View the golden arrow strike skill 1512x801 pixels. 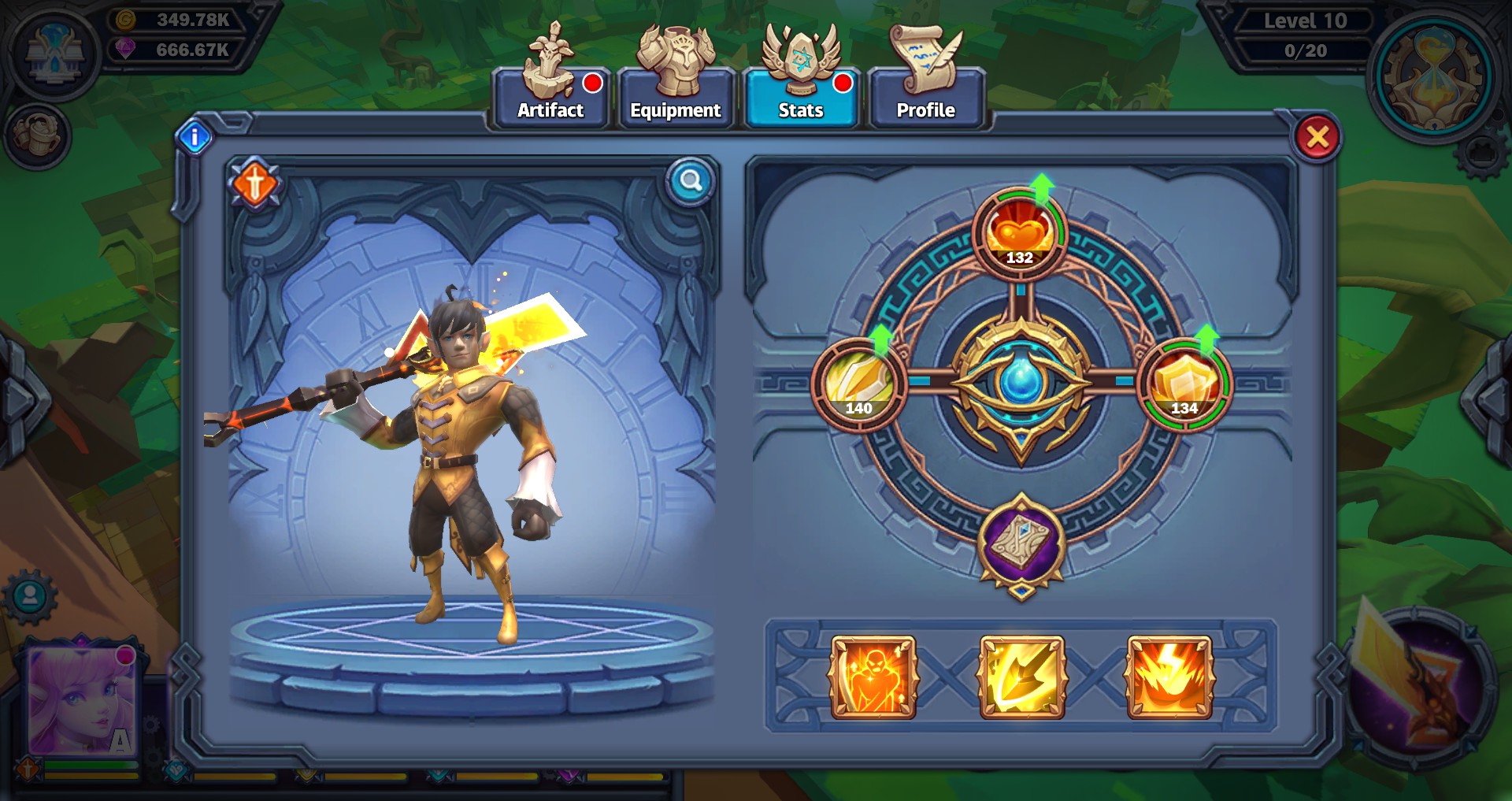click(1021, 677)
